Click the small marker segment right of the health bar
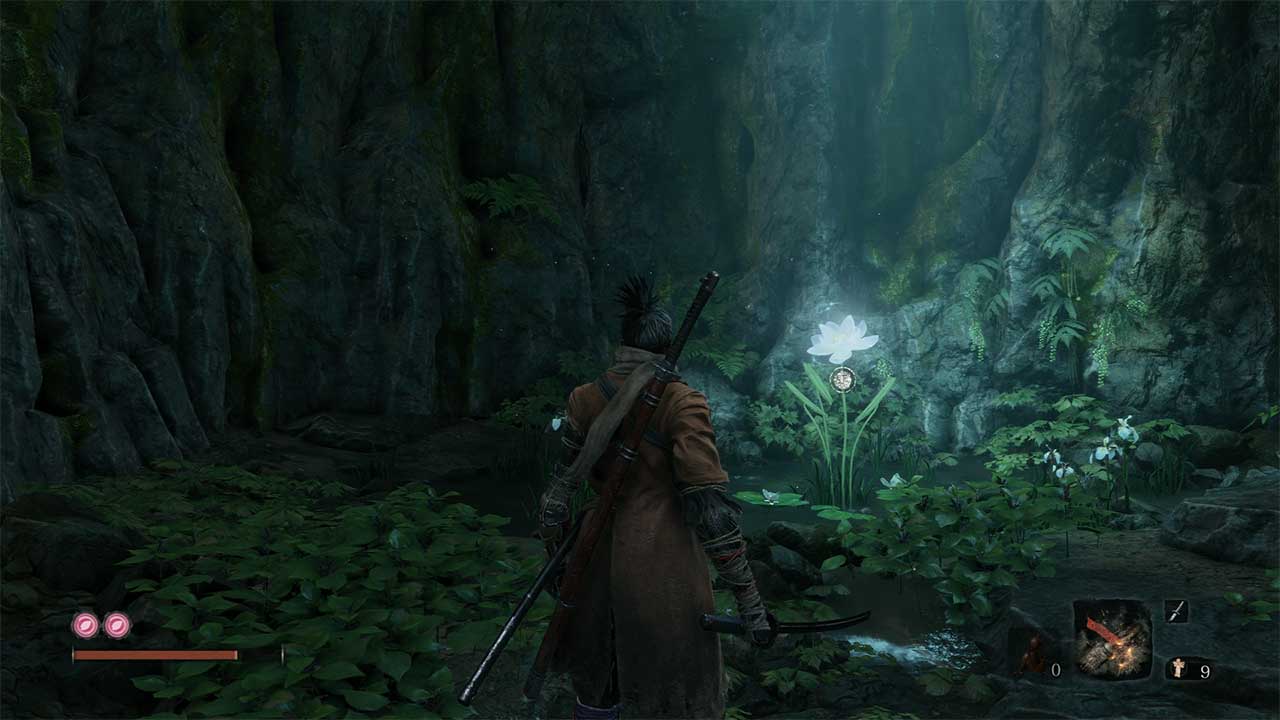 283,655
